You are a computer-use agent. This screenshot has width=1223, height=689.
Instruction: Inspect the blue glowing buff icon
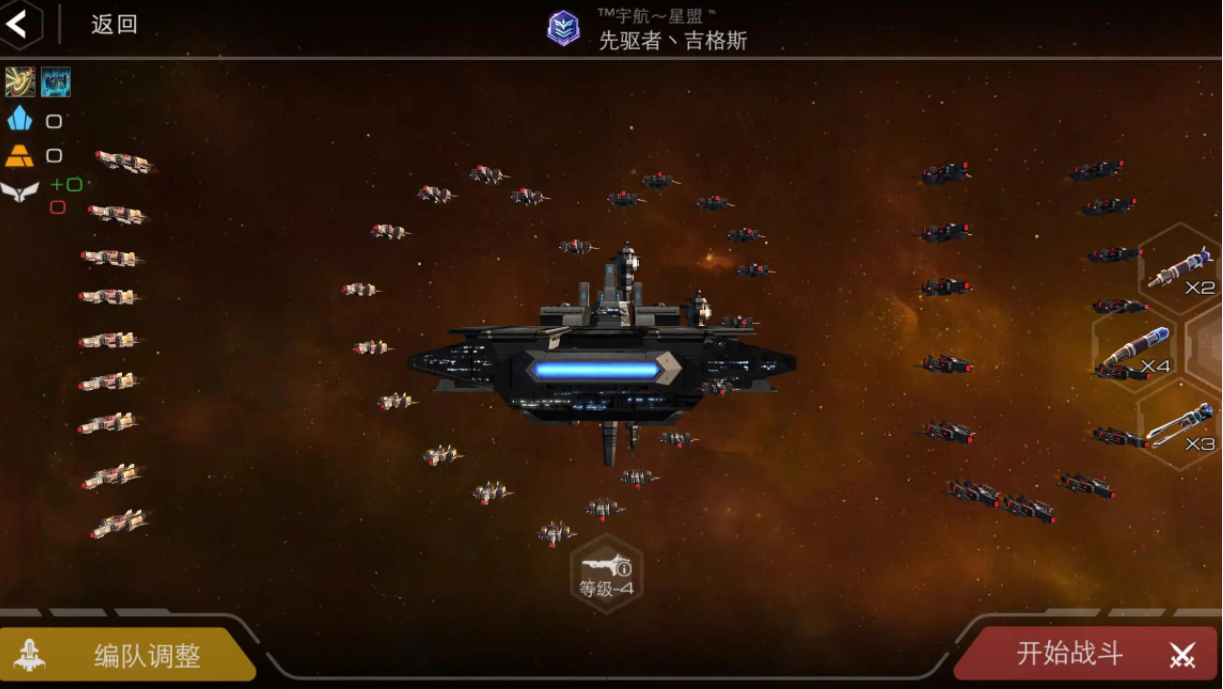(56, 82)
